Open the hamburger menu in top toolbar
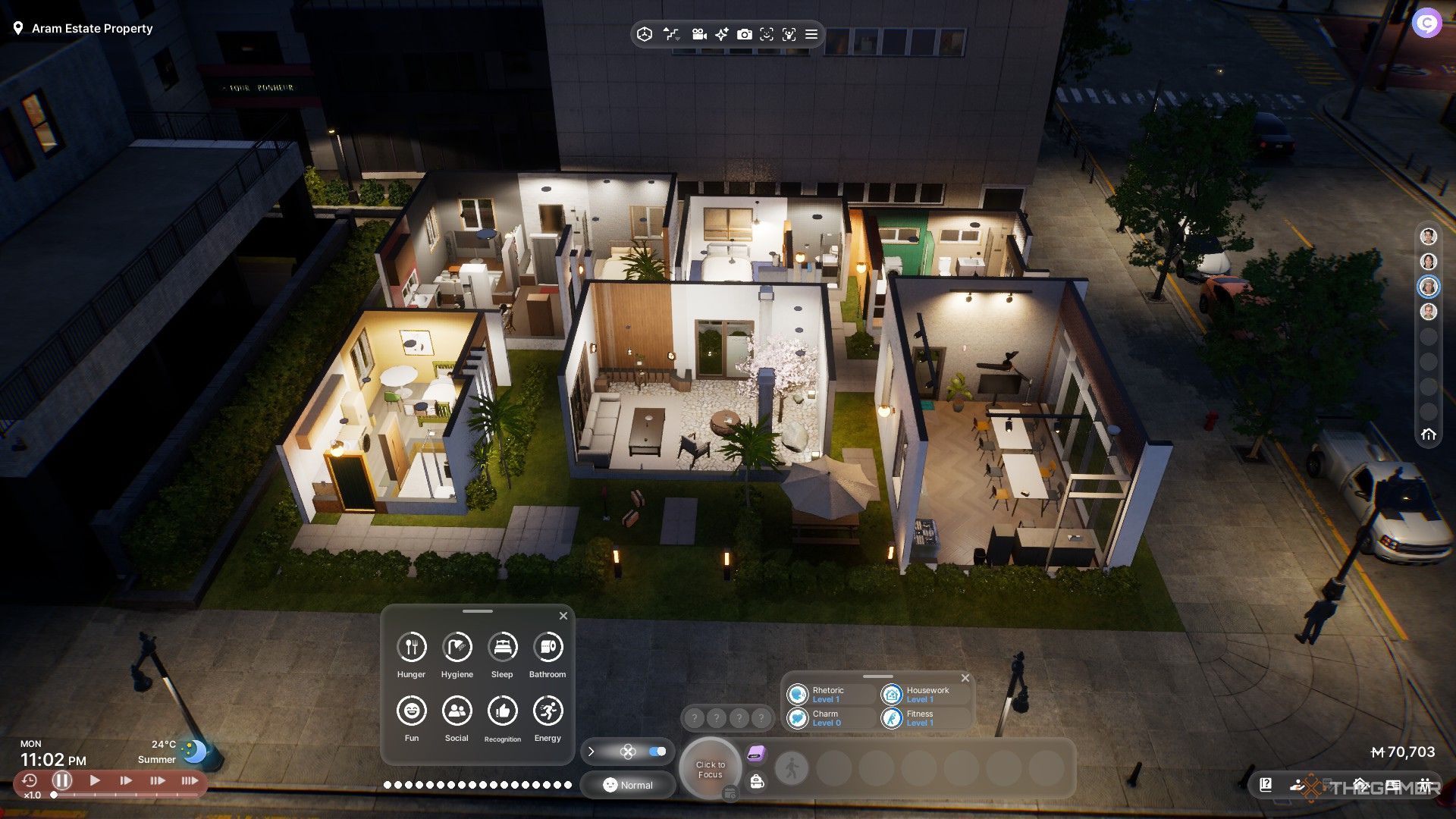1456x819 pixels. point(811,34)
